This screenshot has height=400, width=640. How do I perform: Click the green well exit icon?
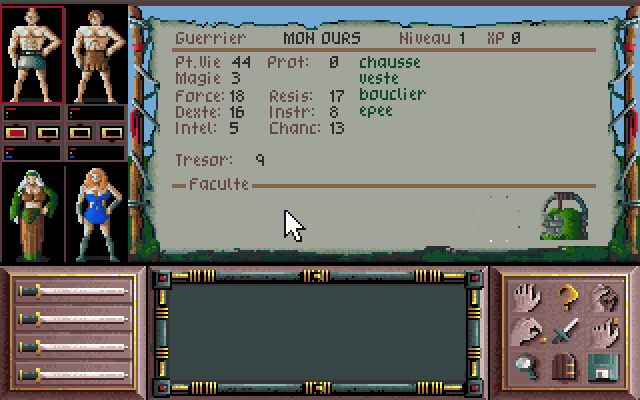click(562, 217)
